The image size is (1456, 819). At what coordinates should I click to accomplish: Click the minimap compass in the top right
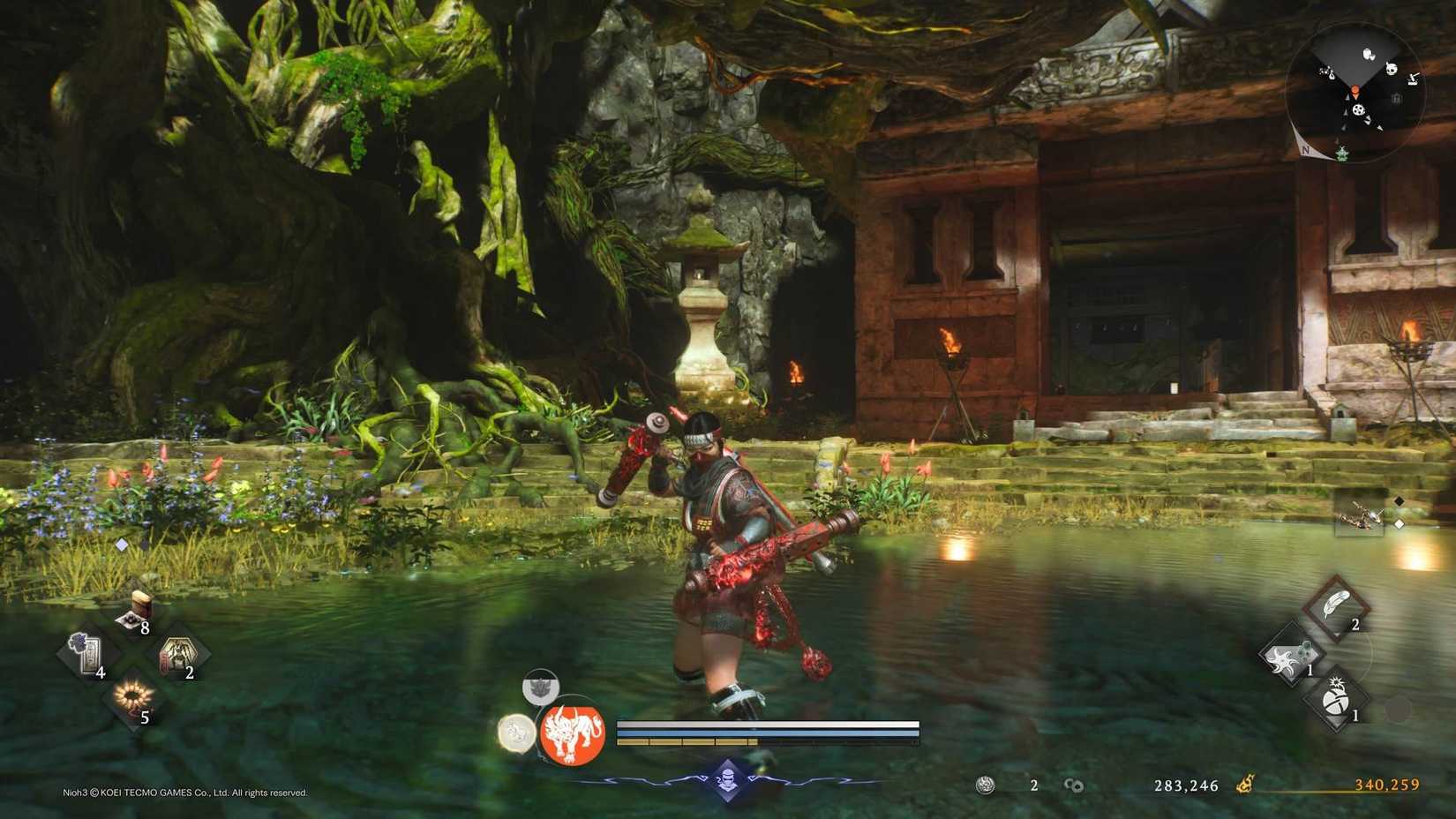pos(1307,148)
